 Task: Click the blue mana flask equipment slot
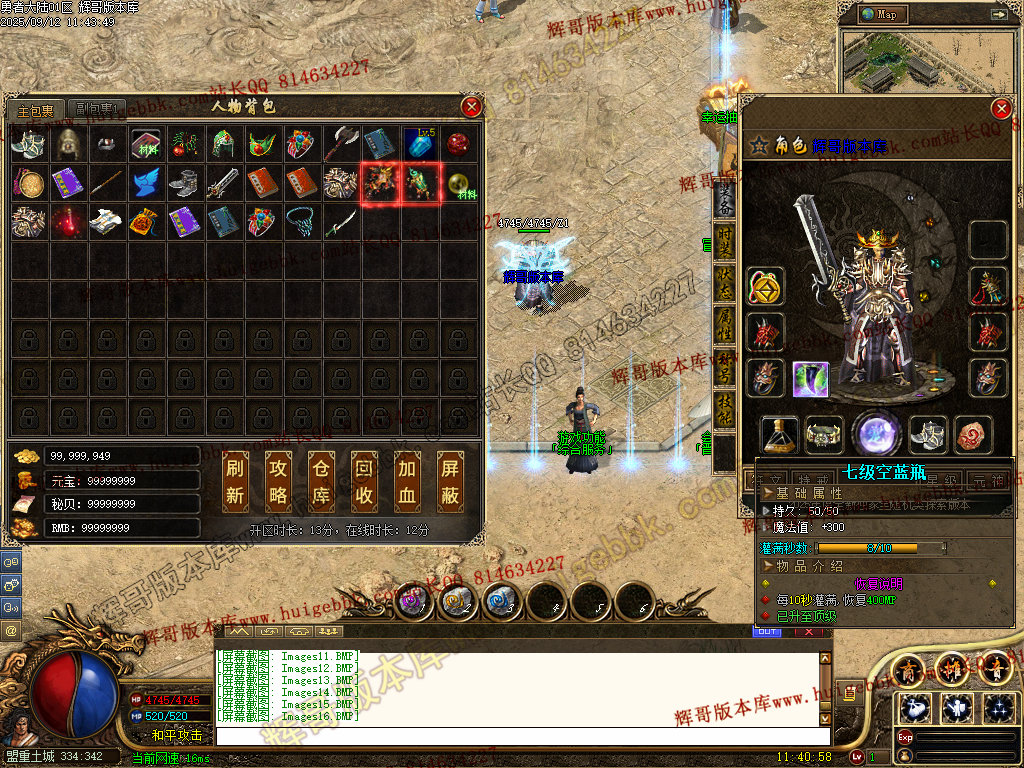point(780,434)
